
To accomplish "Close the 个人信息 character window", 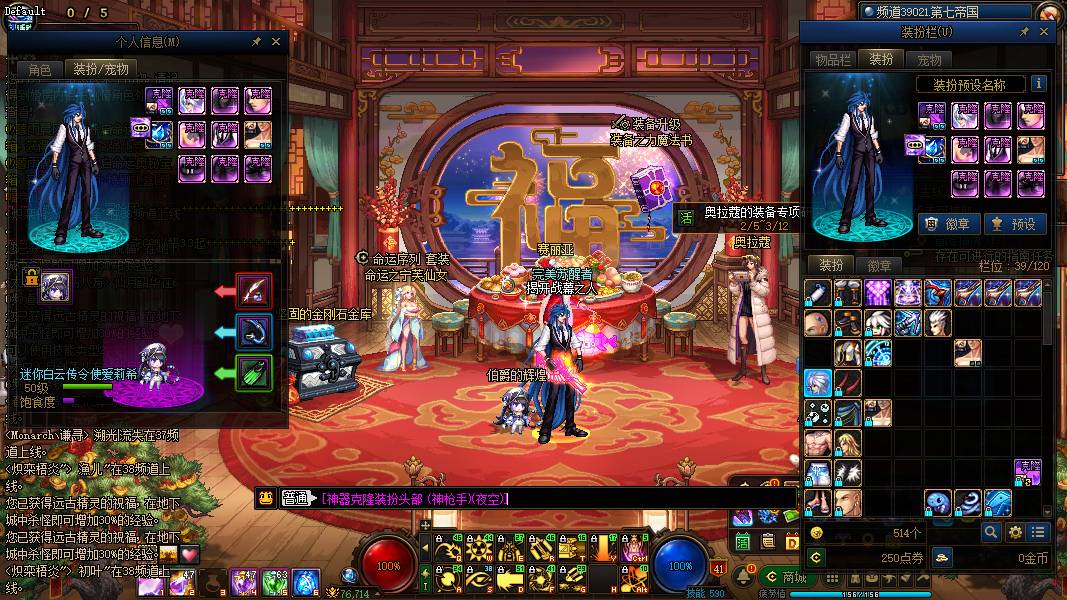I will [277, 42].
